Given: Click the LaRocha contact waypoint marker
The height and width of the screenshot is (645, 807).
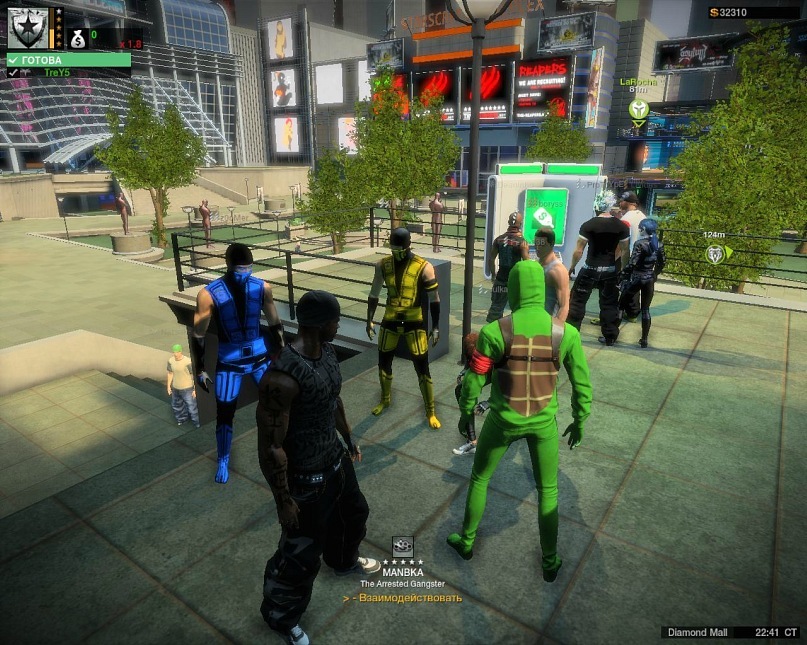Looking at the screenshot, I should coord(638,109).
